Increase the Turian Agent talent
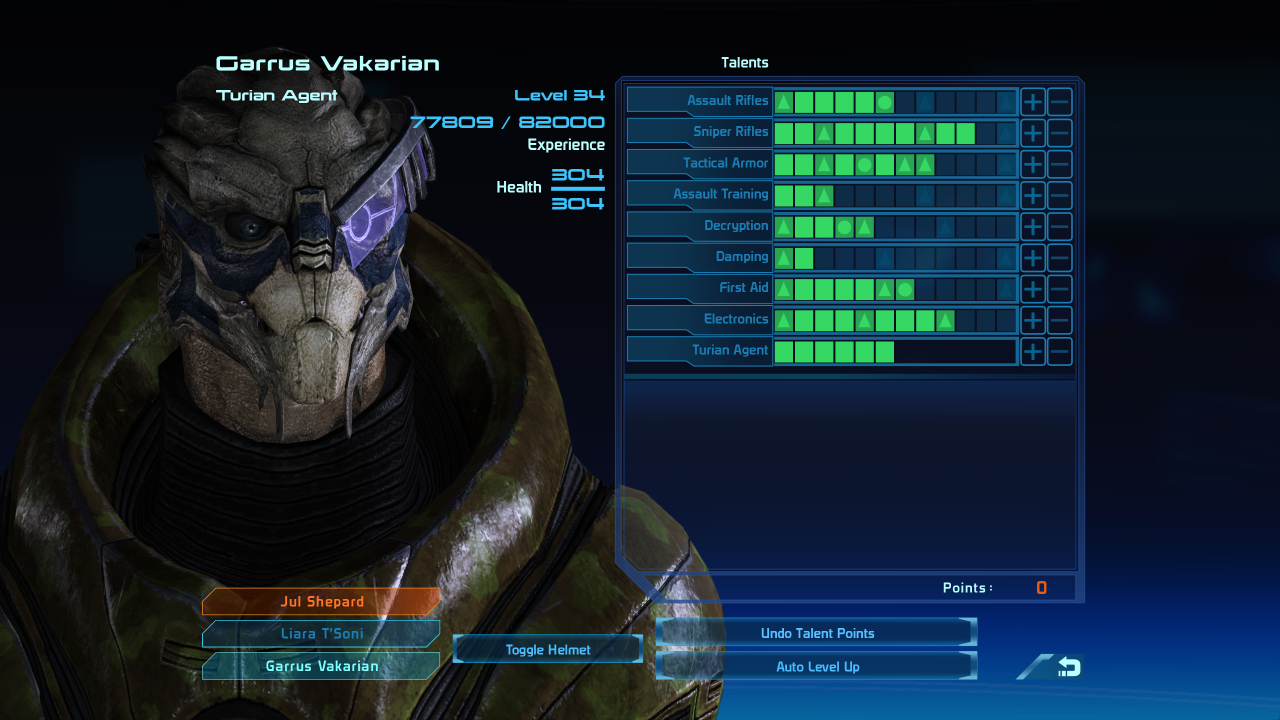This screenshot has width=1280, height=720. tap(1032, 351)
